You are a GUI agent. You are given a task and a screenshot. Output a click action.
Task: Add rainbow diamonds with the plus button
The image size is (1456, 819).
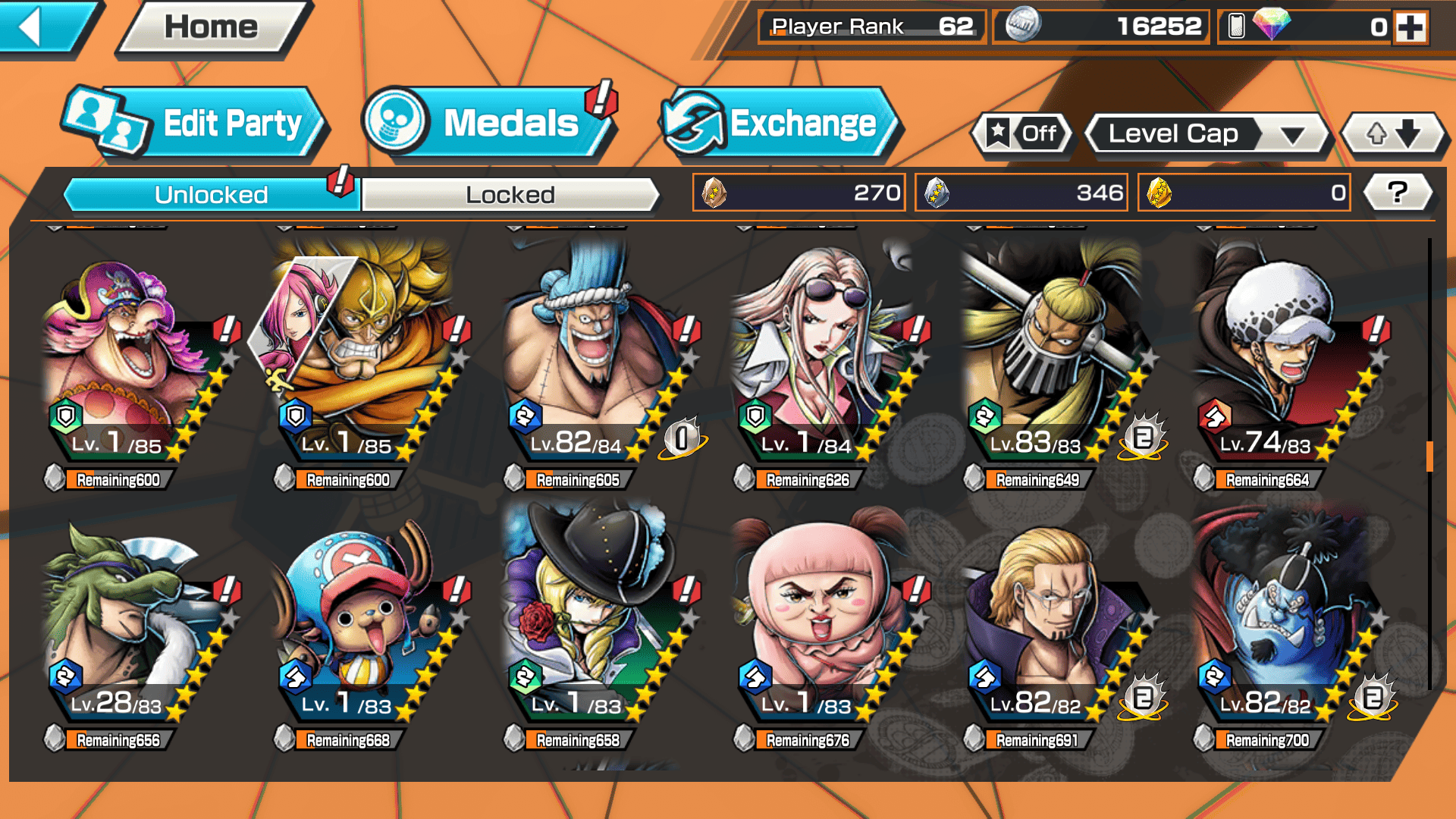1410,27
